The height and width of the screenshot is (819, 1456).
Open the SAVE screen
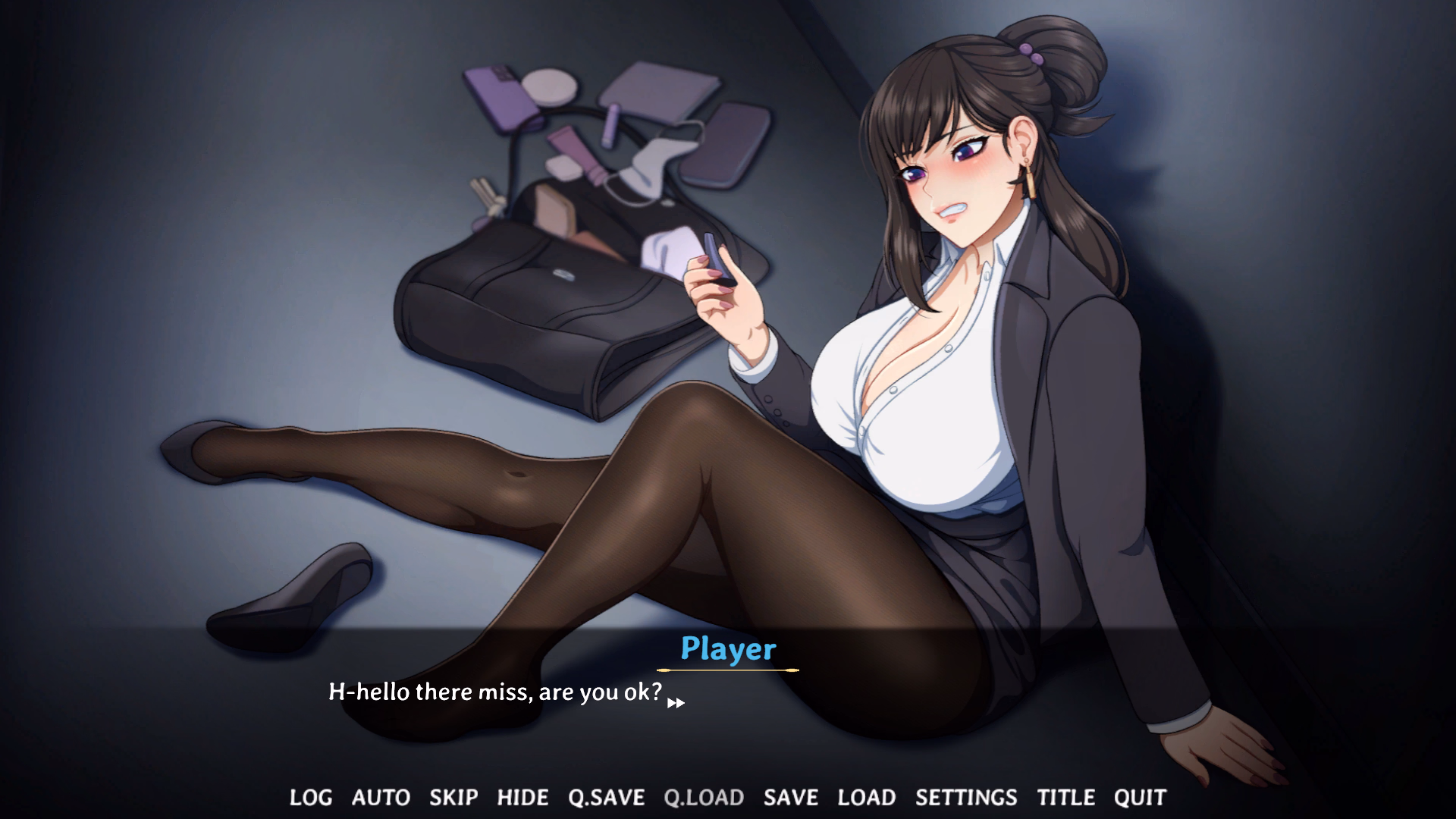(791, 797)
